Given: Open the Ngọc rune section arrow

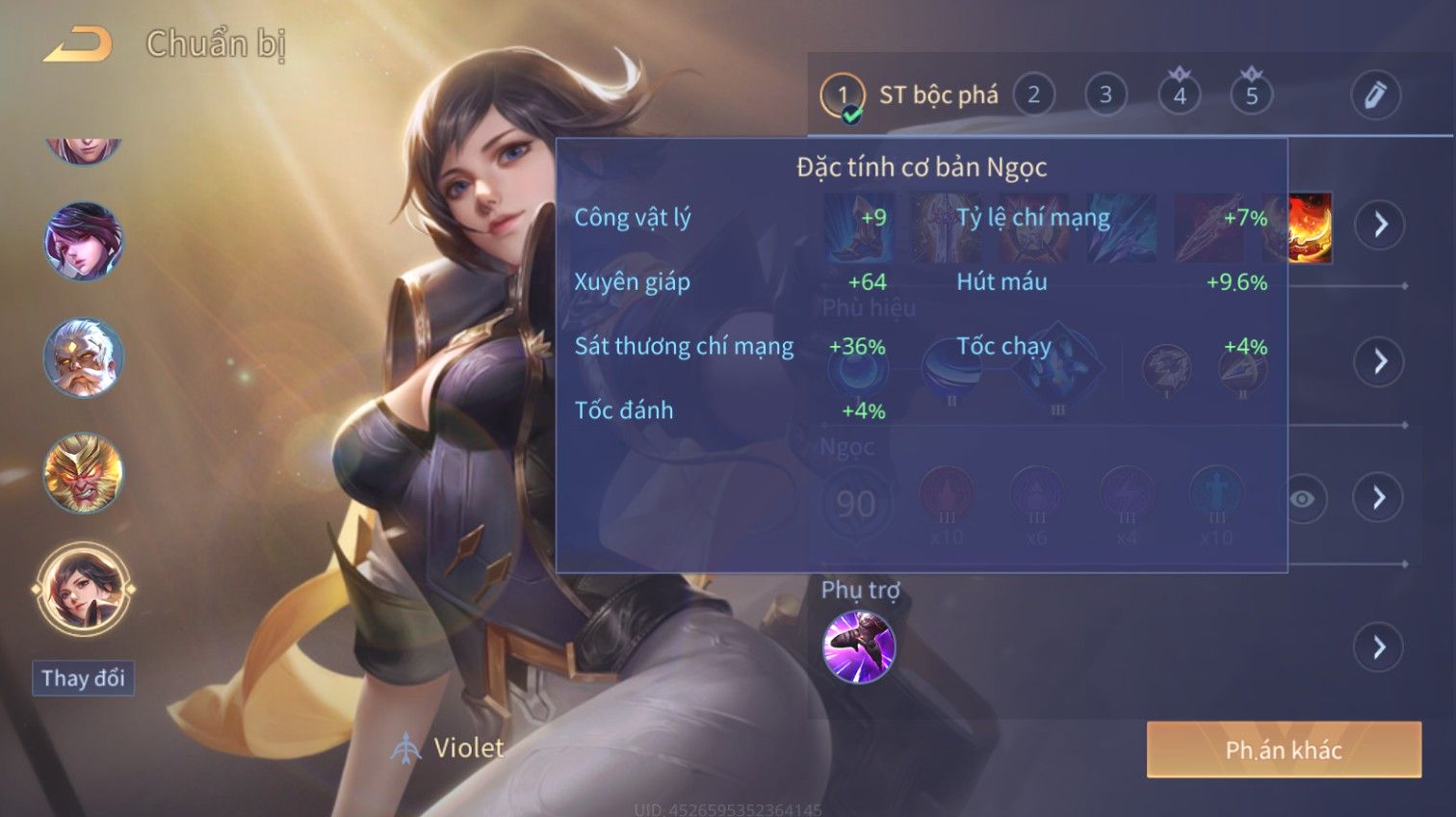Looking at the screenshot, I should coord(1379,497).
